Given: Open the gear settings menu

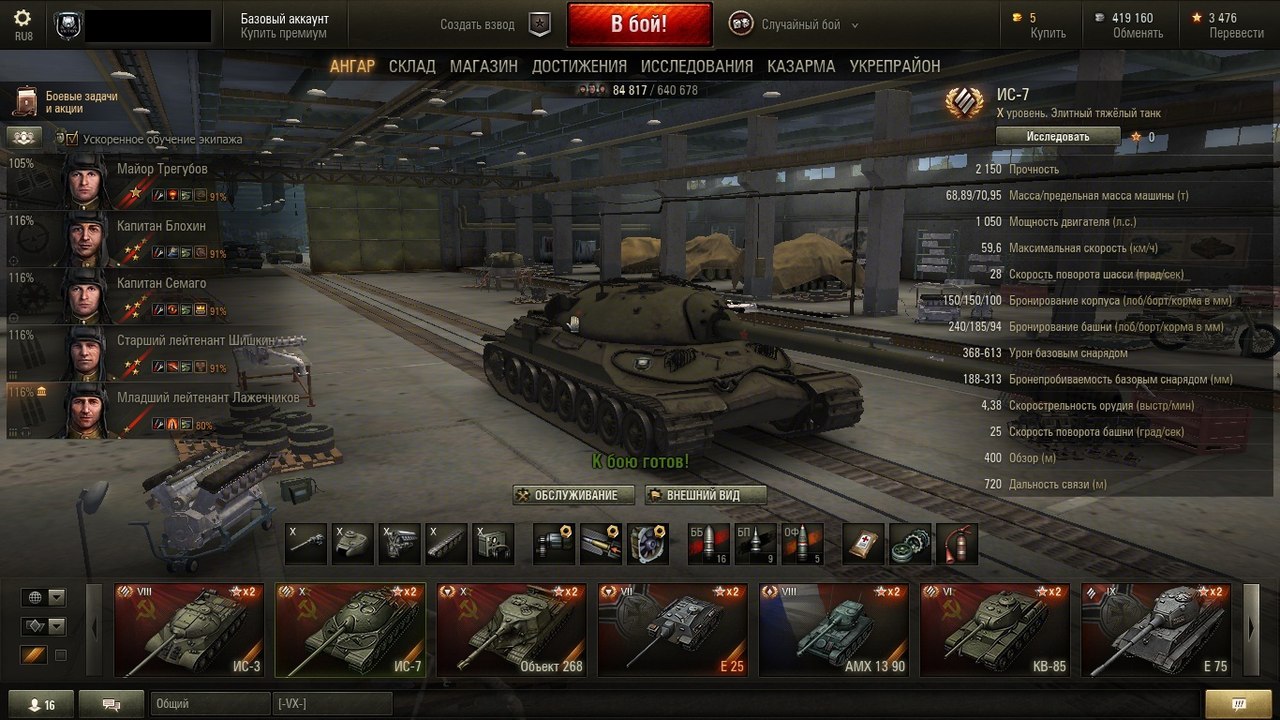Looking at the screenshot, I should coord(23,19).
